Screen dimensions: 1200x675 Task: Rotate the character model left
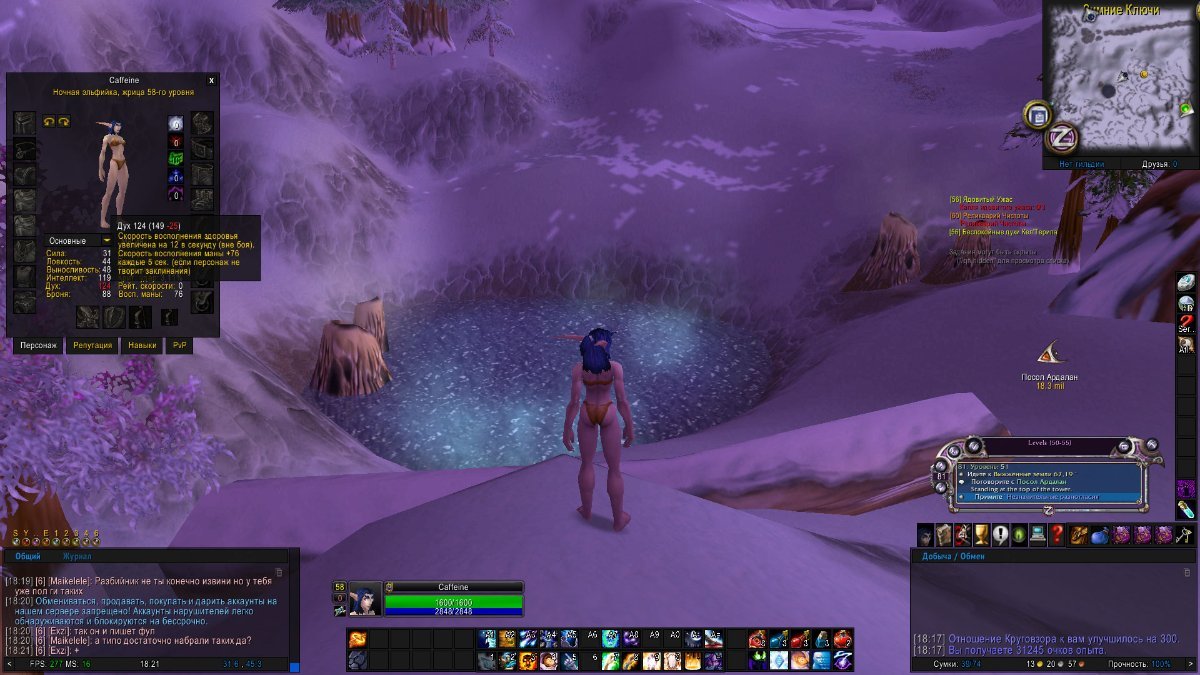tap(48, 121)
